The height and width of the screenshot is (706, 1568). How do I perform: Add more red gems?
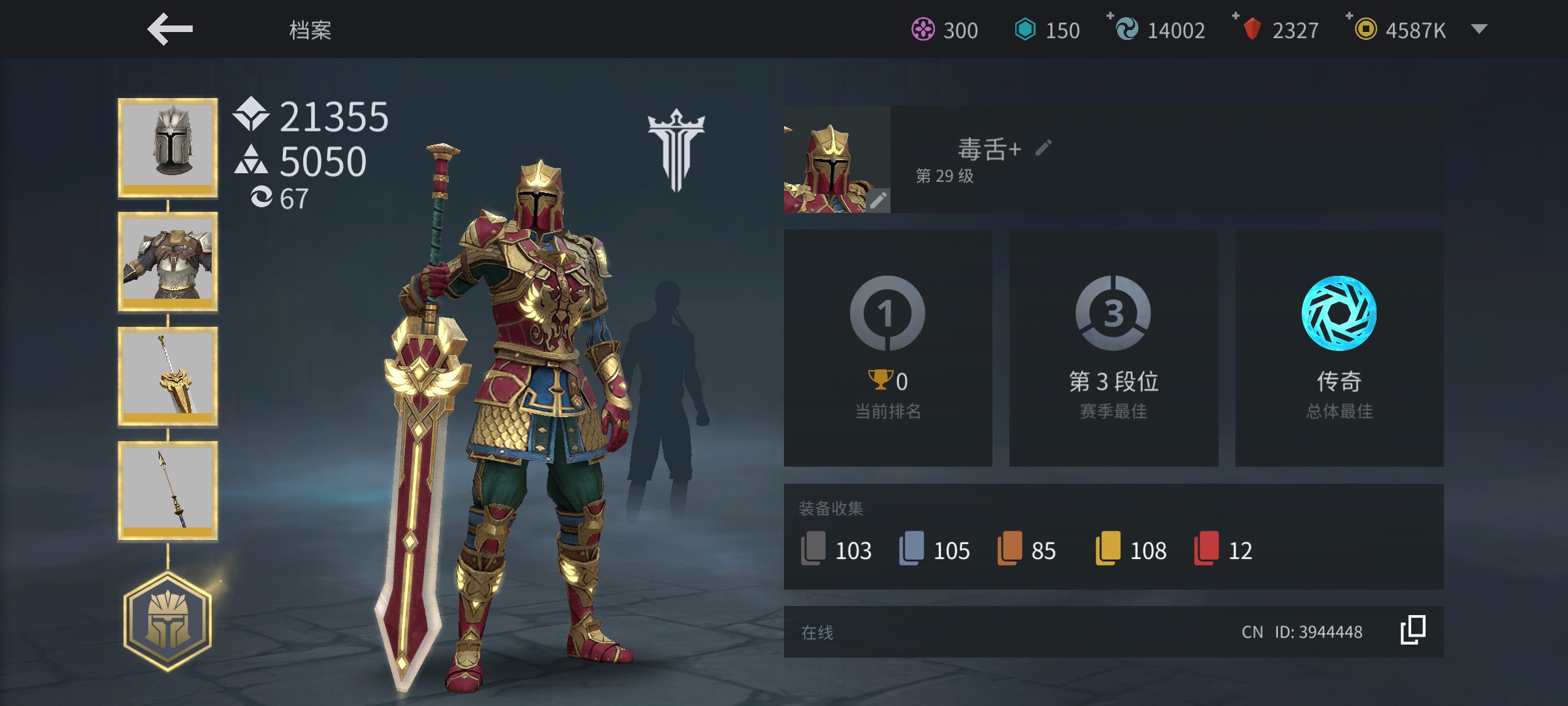tap(1236, 16)
